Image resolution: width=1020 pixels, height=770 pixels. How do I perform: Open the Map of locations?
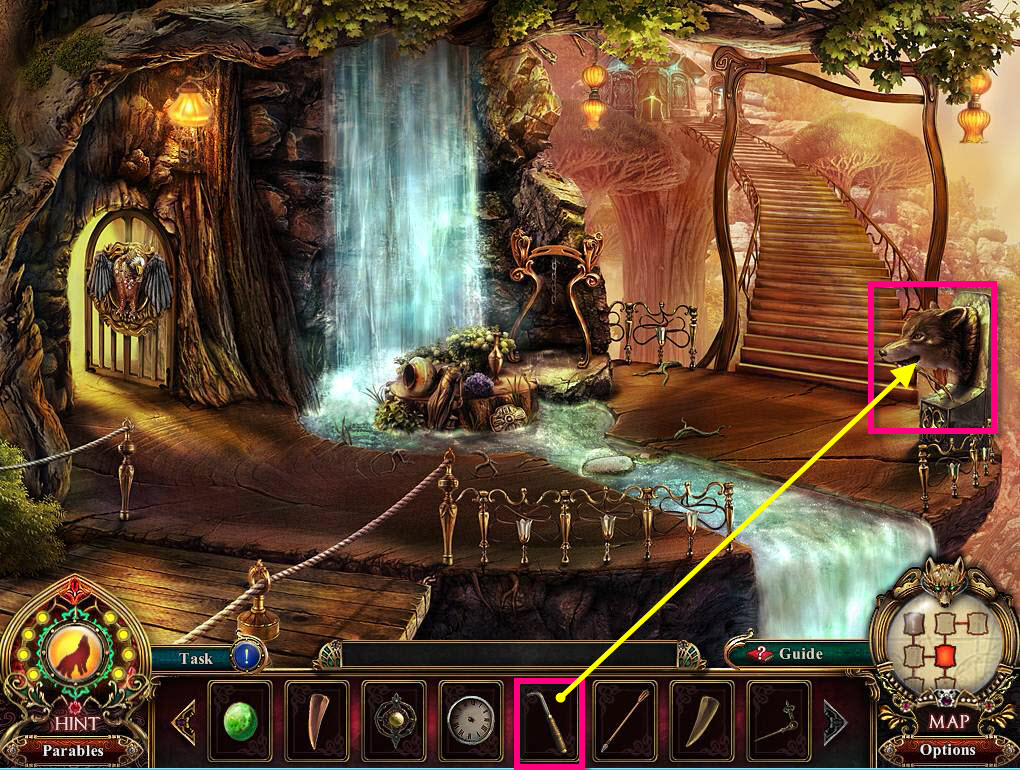point(946,720)
